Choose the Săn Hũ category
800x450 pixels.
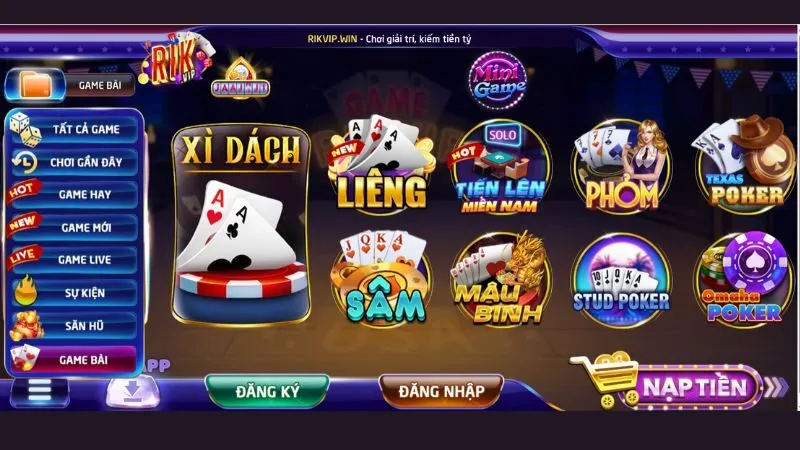75,325
